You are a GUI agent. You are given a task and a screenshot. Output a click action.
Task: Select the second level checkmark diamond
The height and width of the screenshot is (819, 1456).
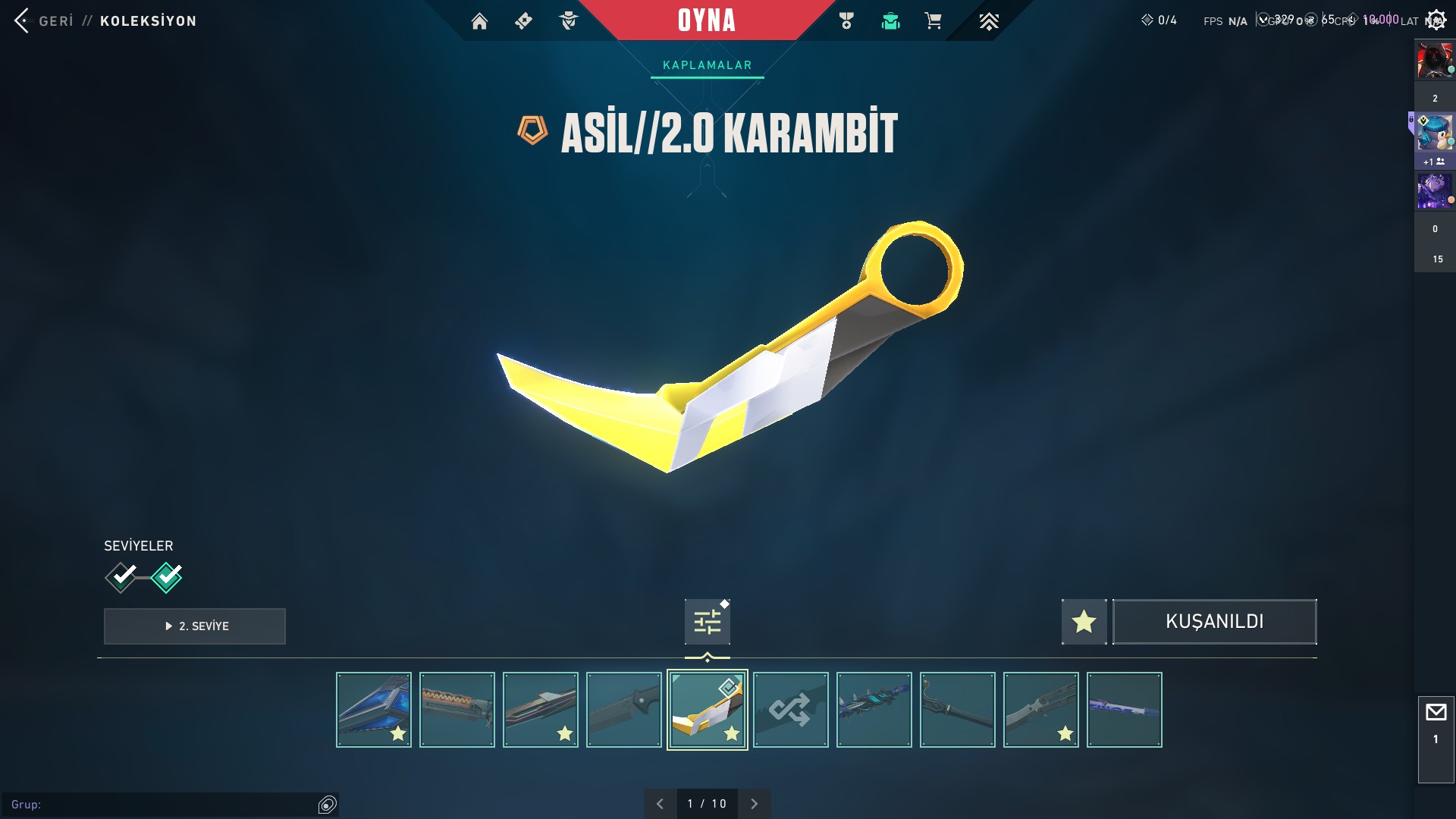click(x=167, y=578)
